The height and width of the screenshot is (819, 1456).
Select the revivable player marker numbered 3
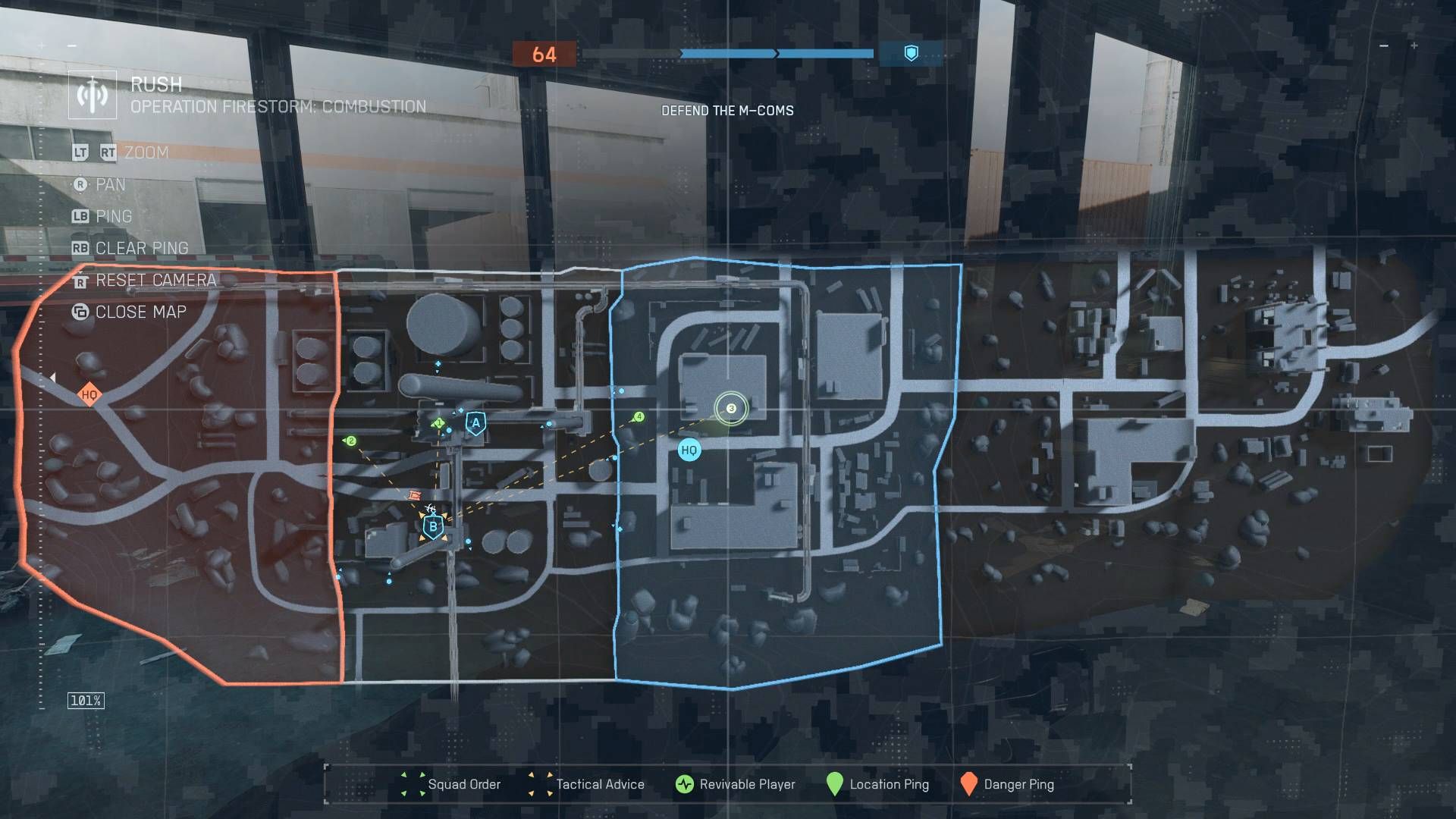(x=730, y=409)
